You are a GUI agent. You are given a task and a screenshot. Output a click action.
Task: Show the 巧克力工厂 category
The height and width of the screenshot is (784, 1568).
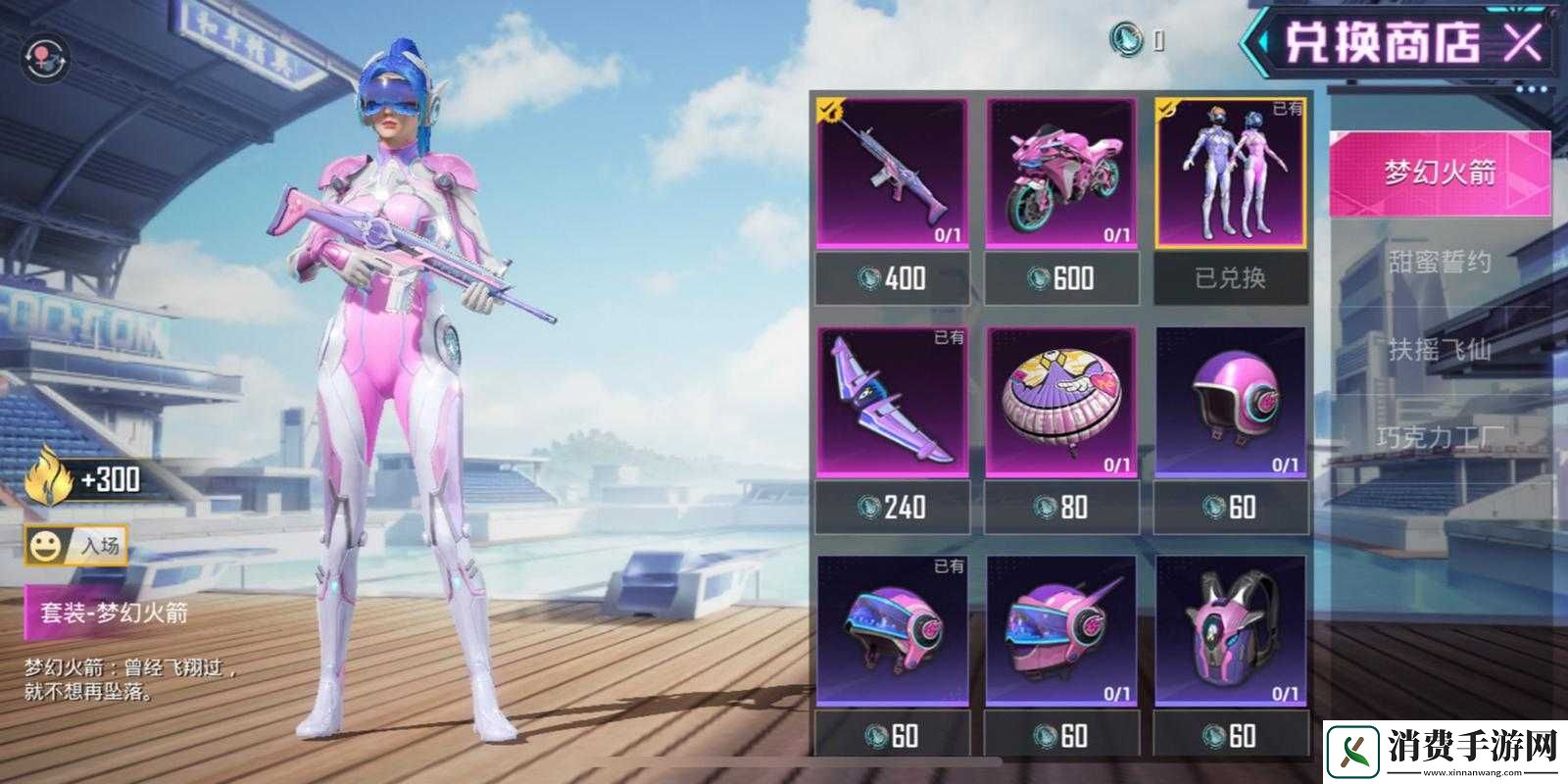click(x=1439, y=436)
